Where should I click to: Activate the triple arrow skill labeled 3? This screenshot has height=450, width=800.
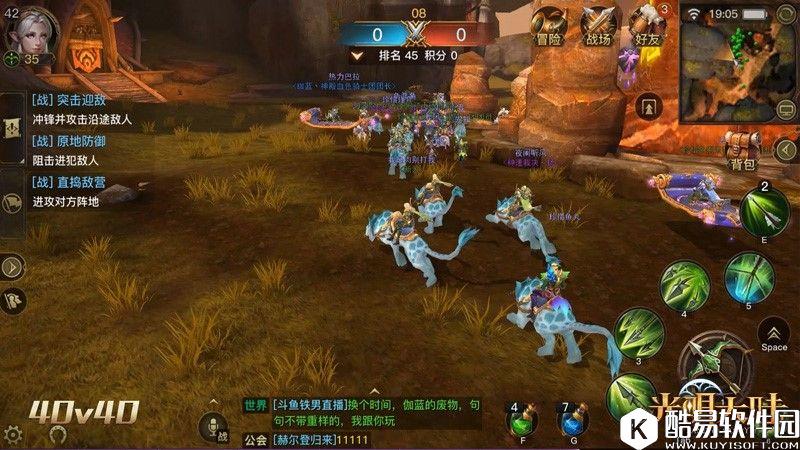tap(638, 332)
